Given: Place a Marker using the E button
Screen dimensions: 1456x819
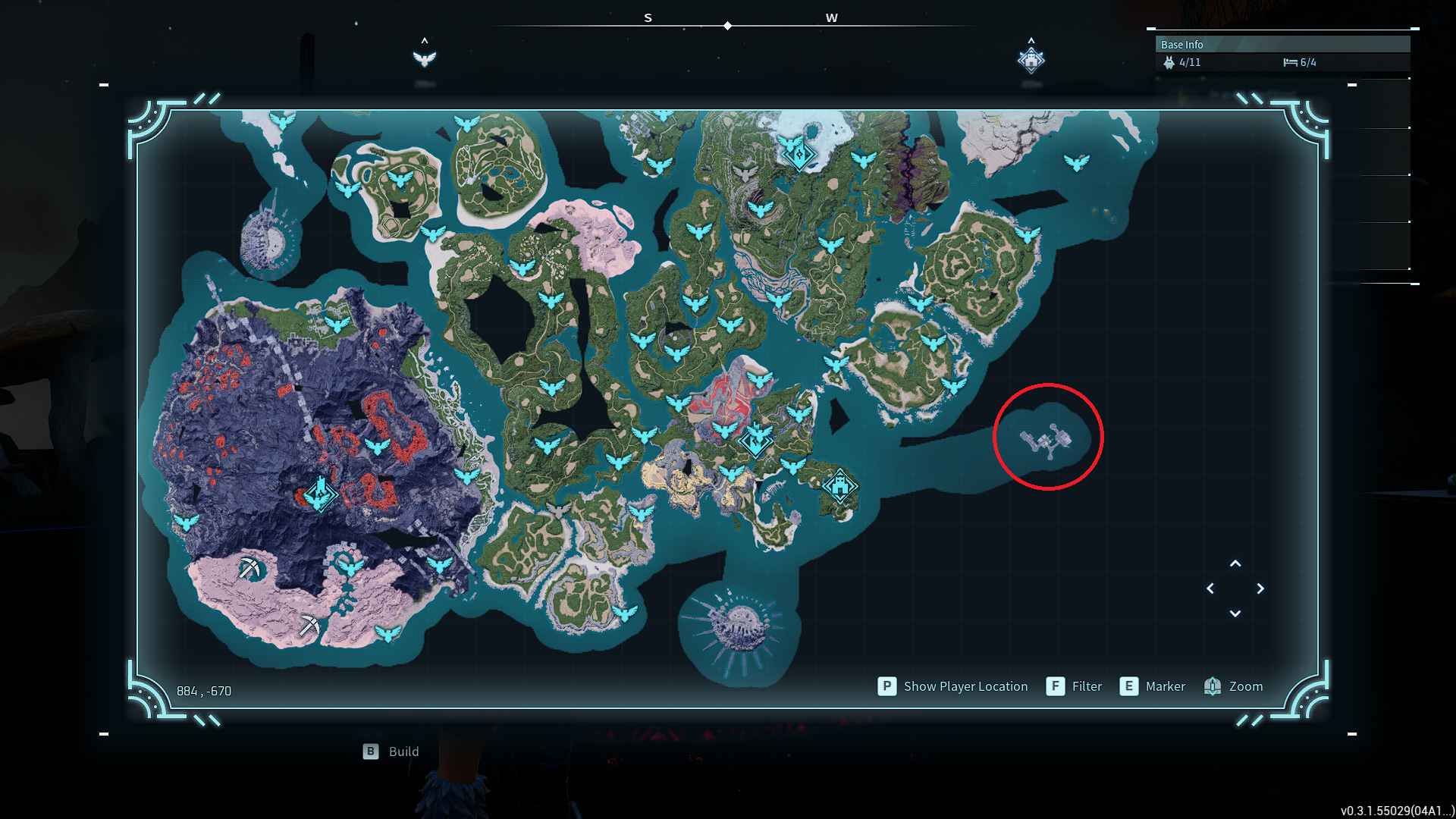Looking at the screenshot, I should coord(1129,686).
